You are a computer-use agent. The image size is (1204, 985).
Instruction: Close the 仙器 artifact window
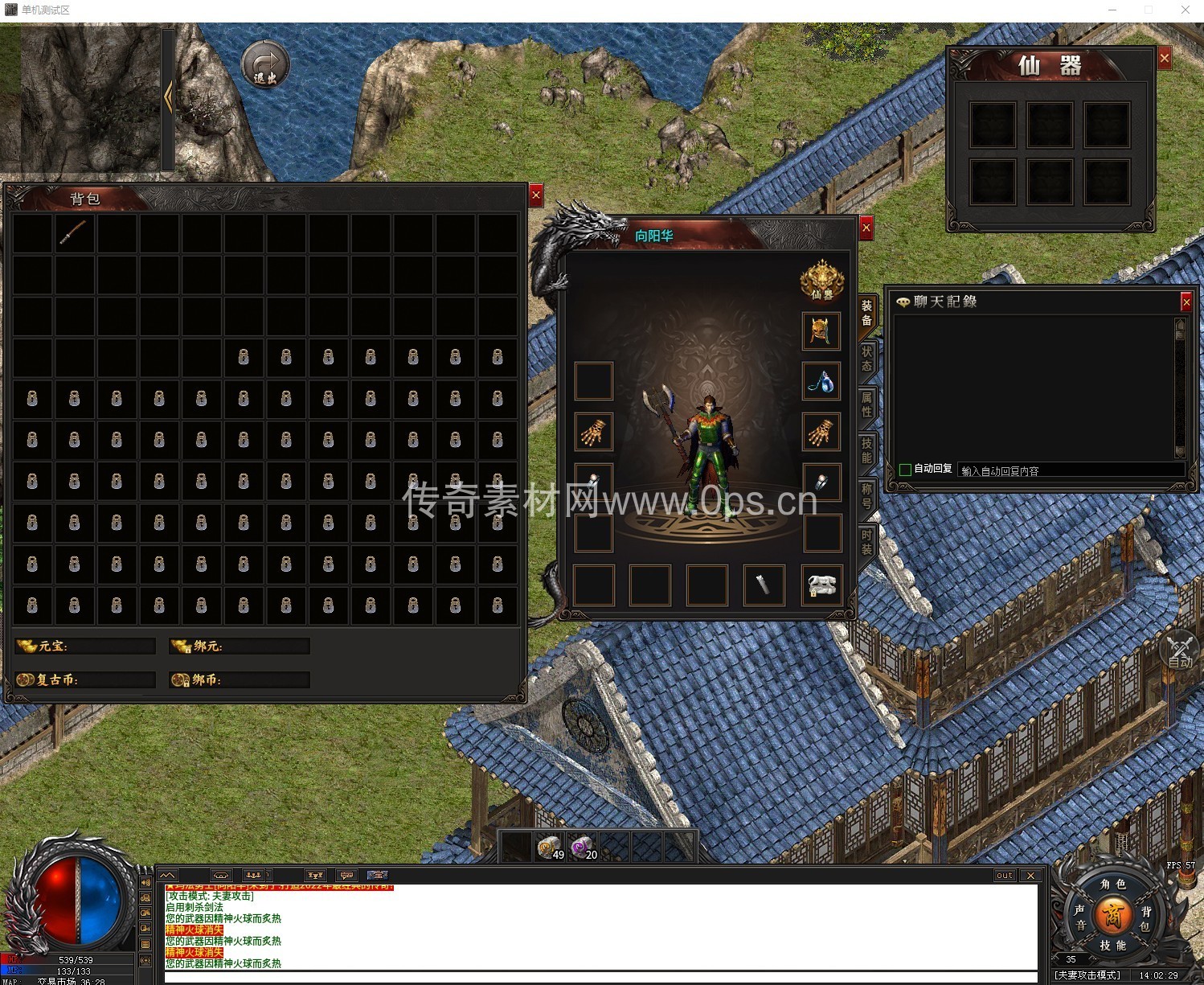tap(1165, 58)
